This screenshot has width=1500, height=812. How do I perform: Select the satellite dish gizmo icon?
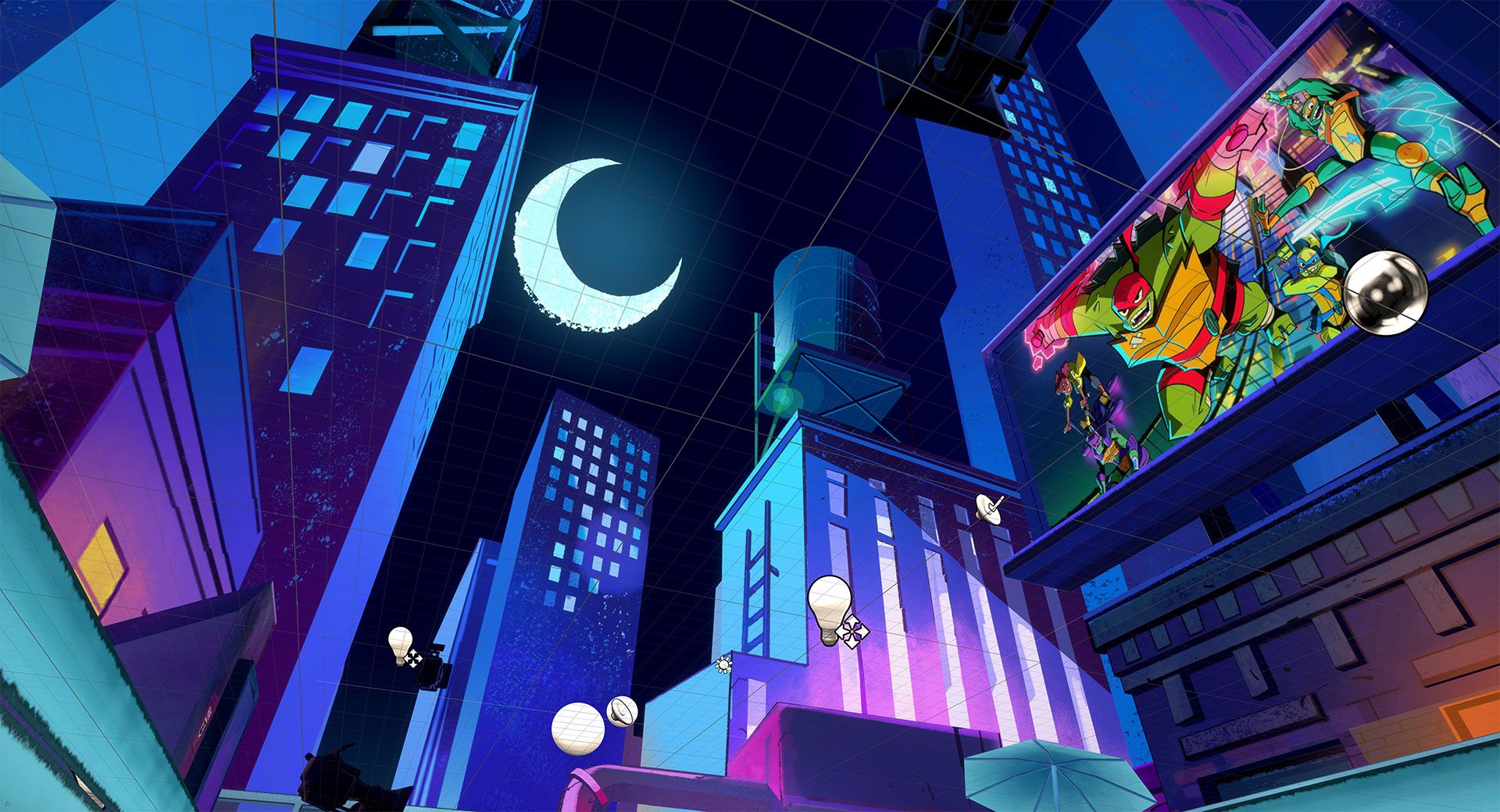987,508
